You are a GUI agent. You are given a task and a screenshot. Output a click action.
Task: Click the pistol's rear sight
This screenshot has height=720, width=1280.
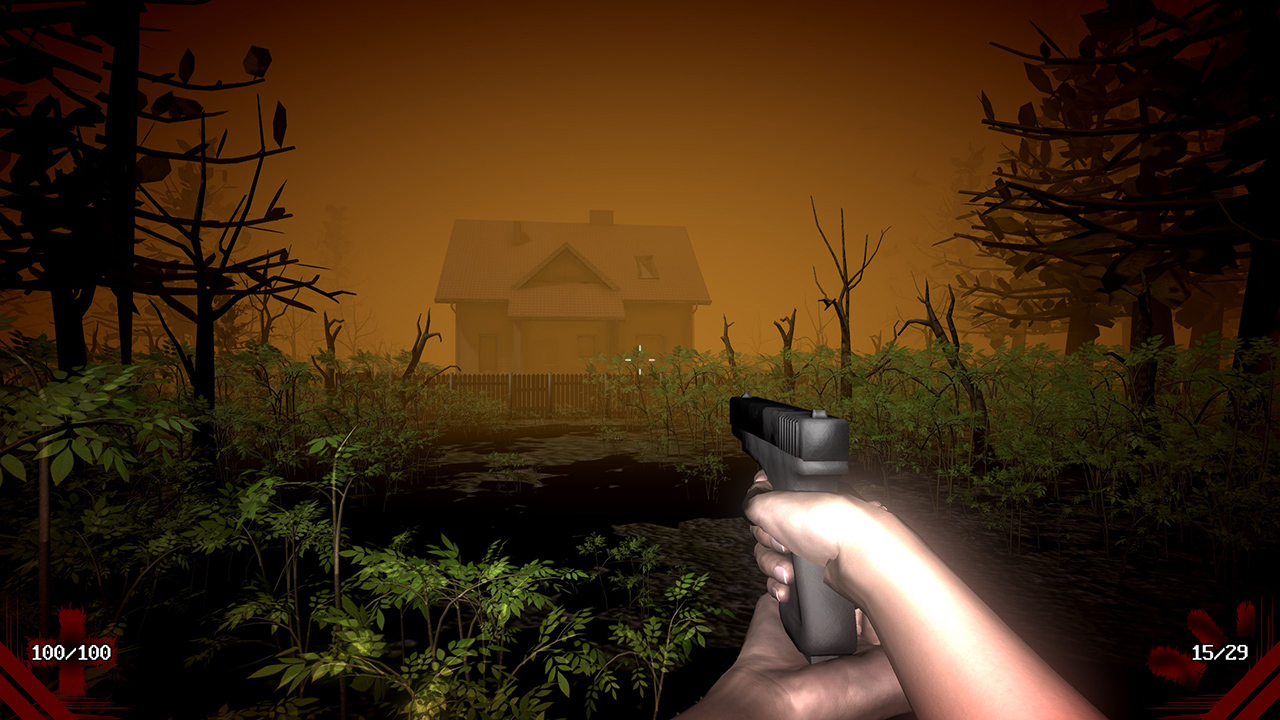tap(816, 415)
